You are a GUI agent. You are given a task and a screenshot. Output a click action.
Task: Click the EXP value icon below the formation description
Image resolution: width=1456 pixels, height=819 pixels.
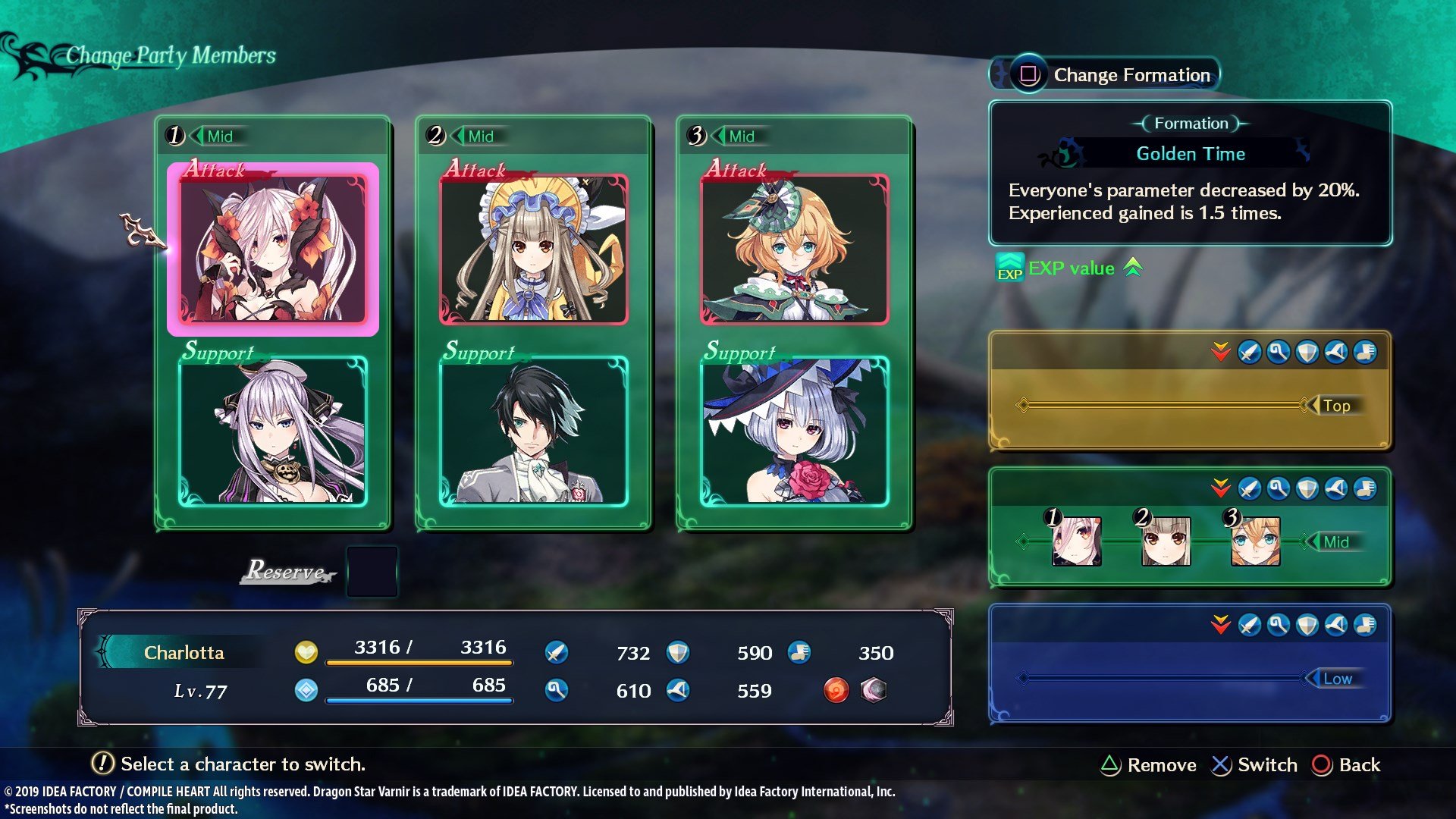pyautogui.click(x=1010, y=268)
